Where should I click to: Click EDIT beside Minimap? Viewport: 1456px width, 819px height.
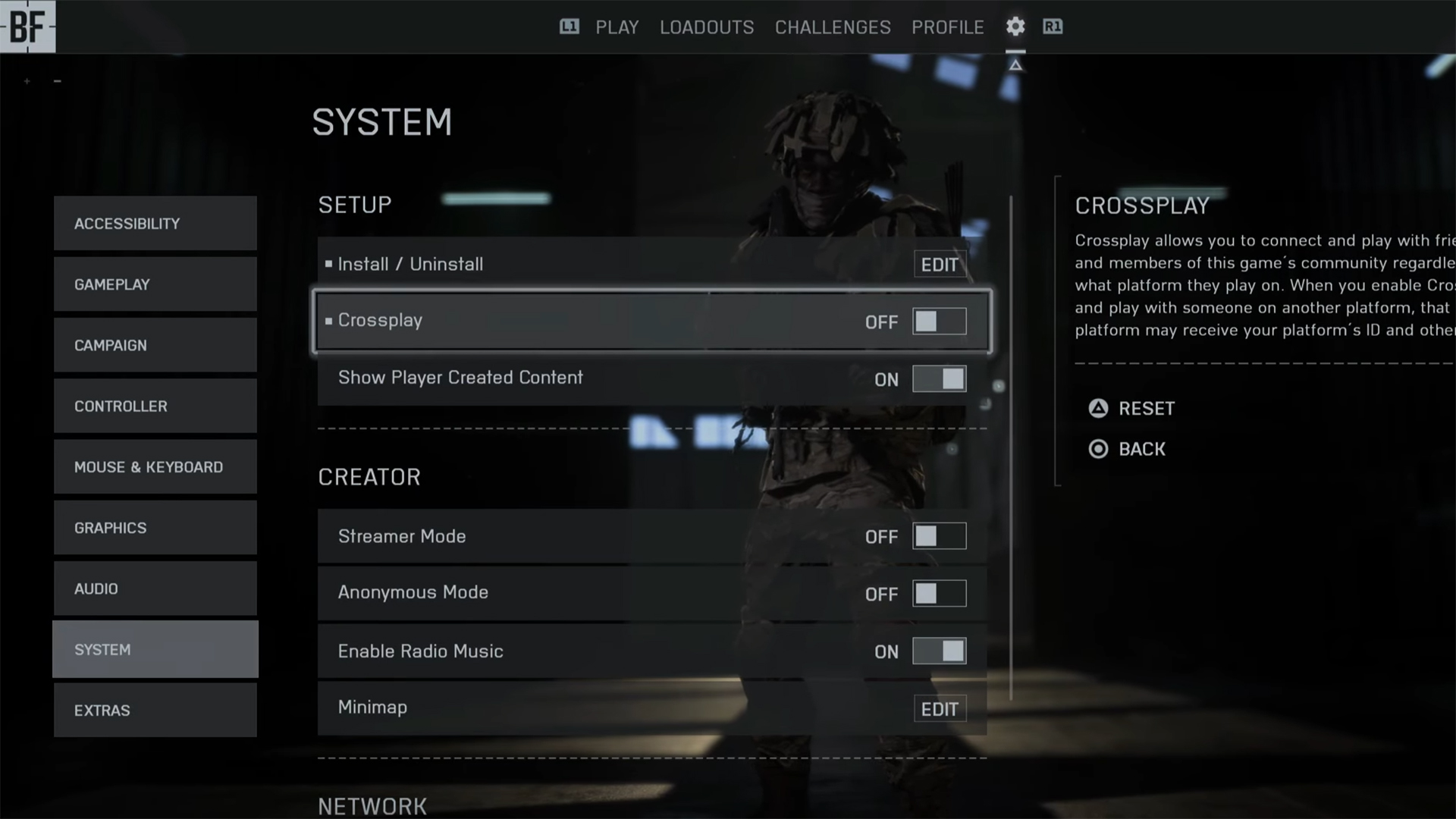940,708
